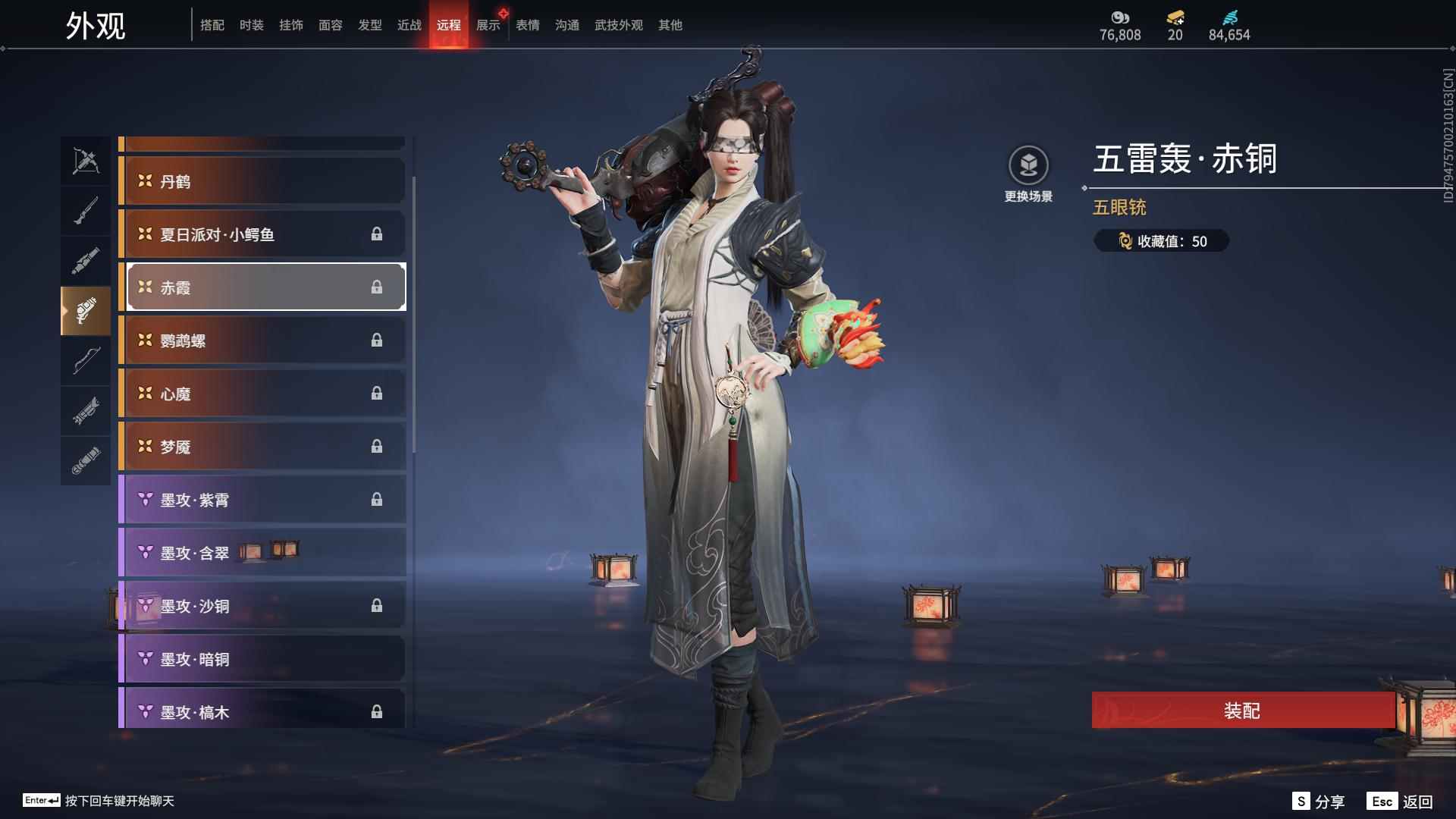Image resolution: width=1456 pixels, height=819 pixels.
Task: Open the 搭配 outfit tab
Action: pyautogui.click(x=212, y=26)
